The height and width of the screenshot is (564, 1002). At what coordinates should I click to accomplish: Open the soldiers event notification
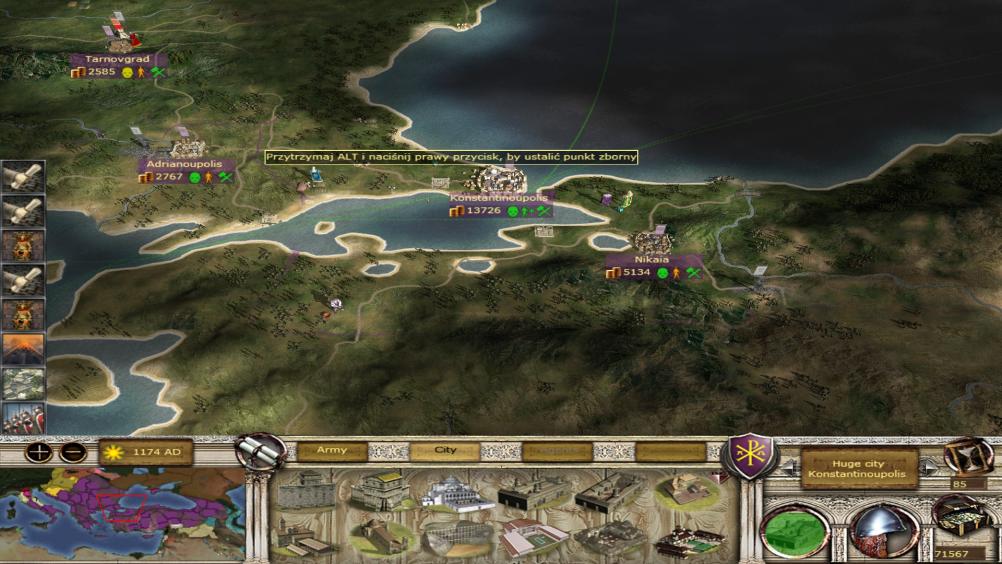[x=23, y=417]
